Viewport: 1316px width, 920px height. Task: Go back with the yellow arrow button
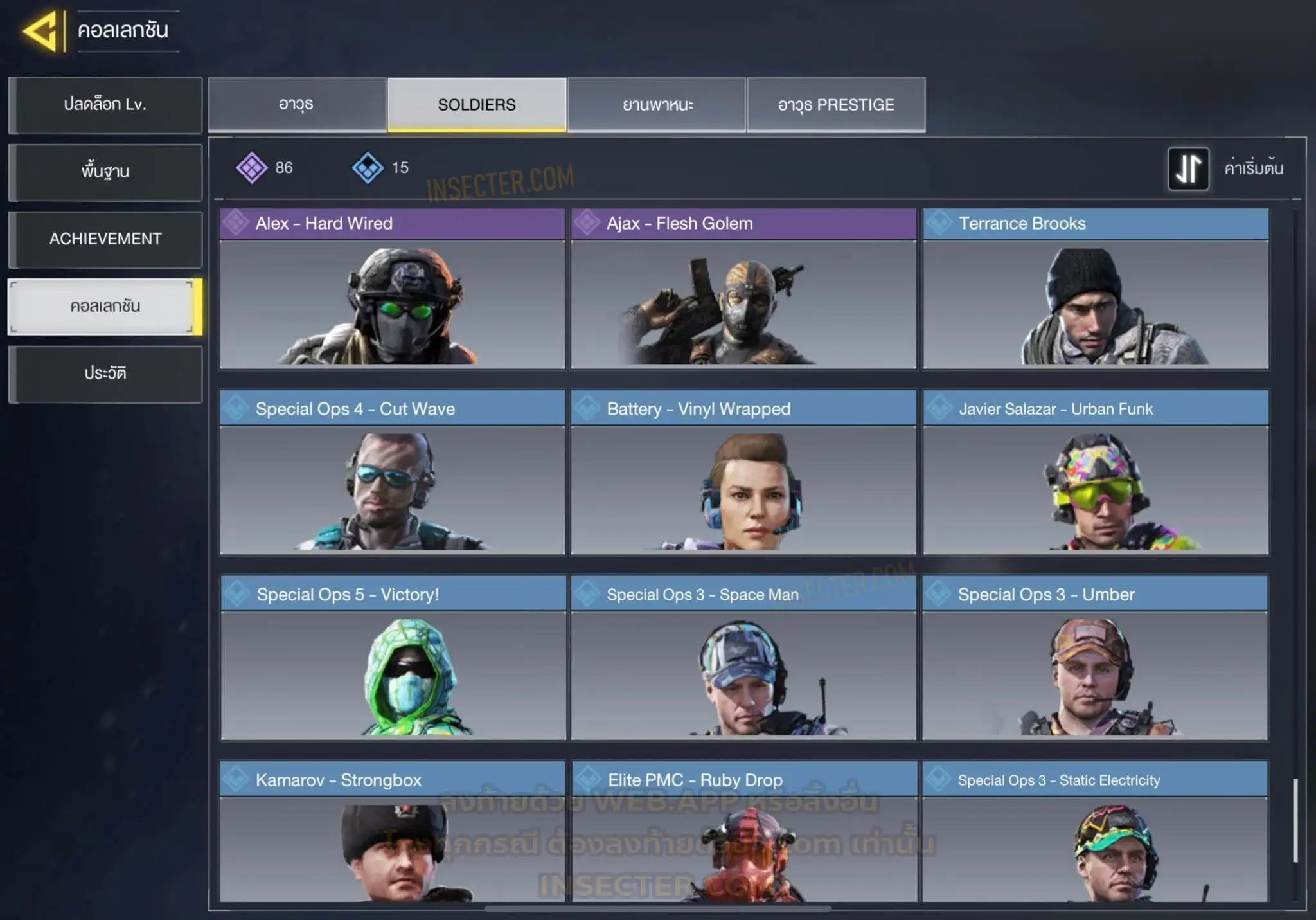(42, 31)
